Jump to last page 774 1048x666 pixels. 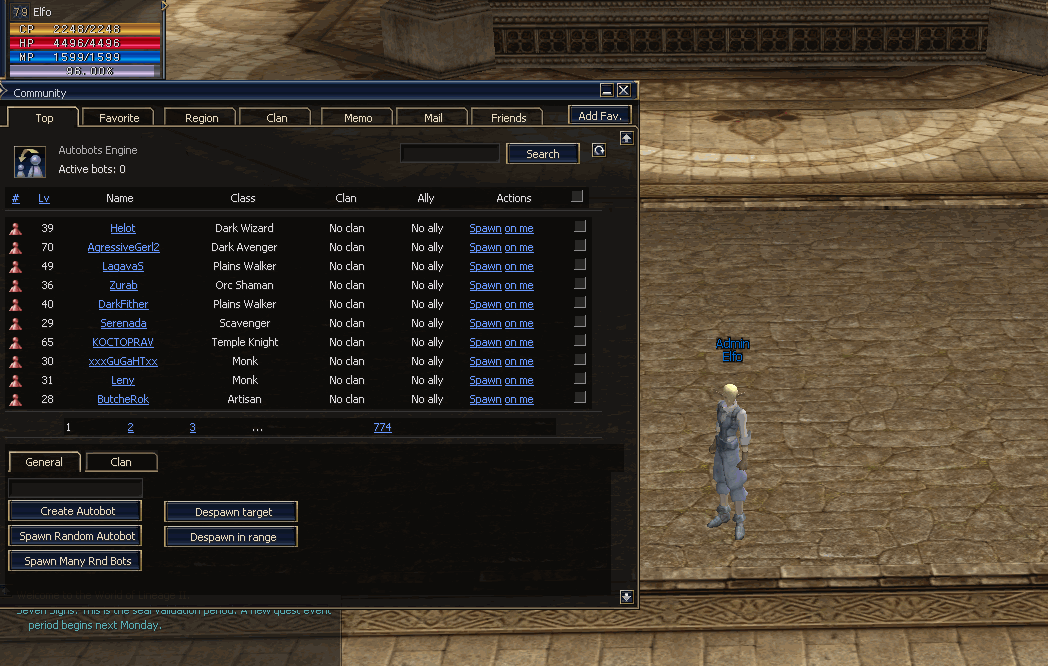point(382,427)
